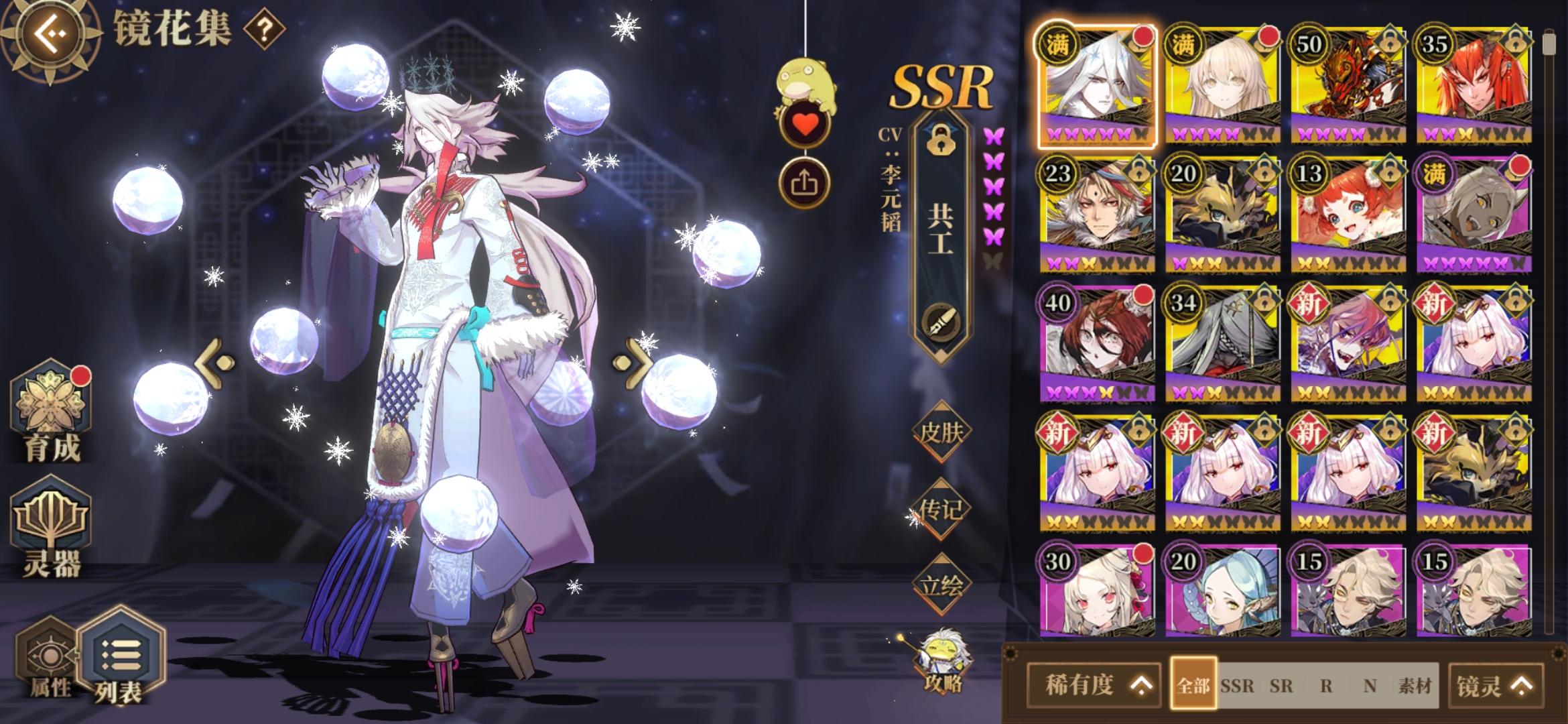Select the 素材 material filter tab
The height and width of the screenshot is (724, 1568).
pos(1414,685)
